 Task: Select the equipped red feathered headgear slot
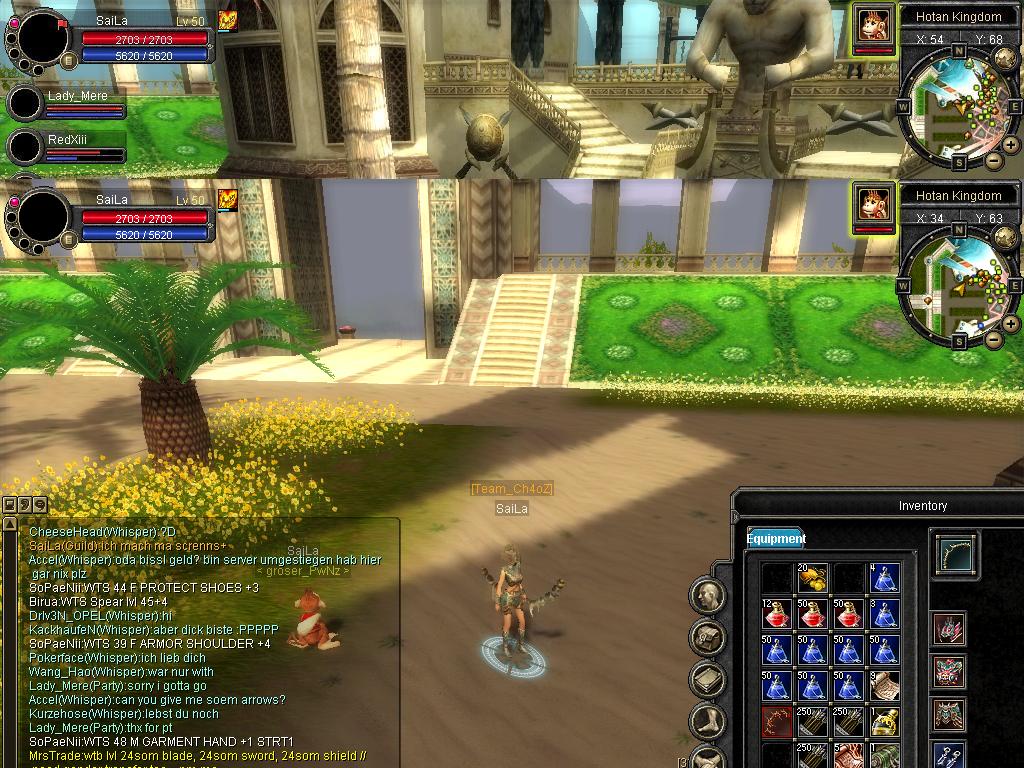point(949,629)
